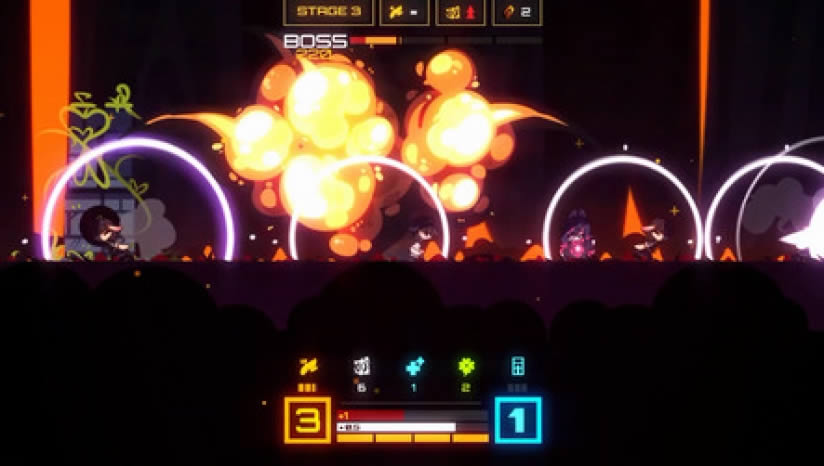824x466 pixels.
Task: Click the cyan number 1 box
Action: 517,420
